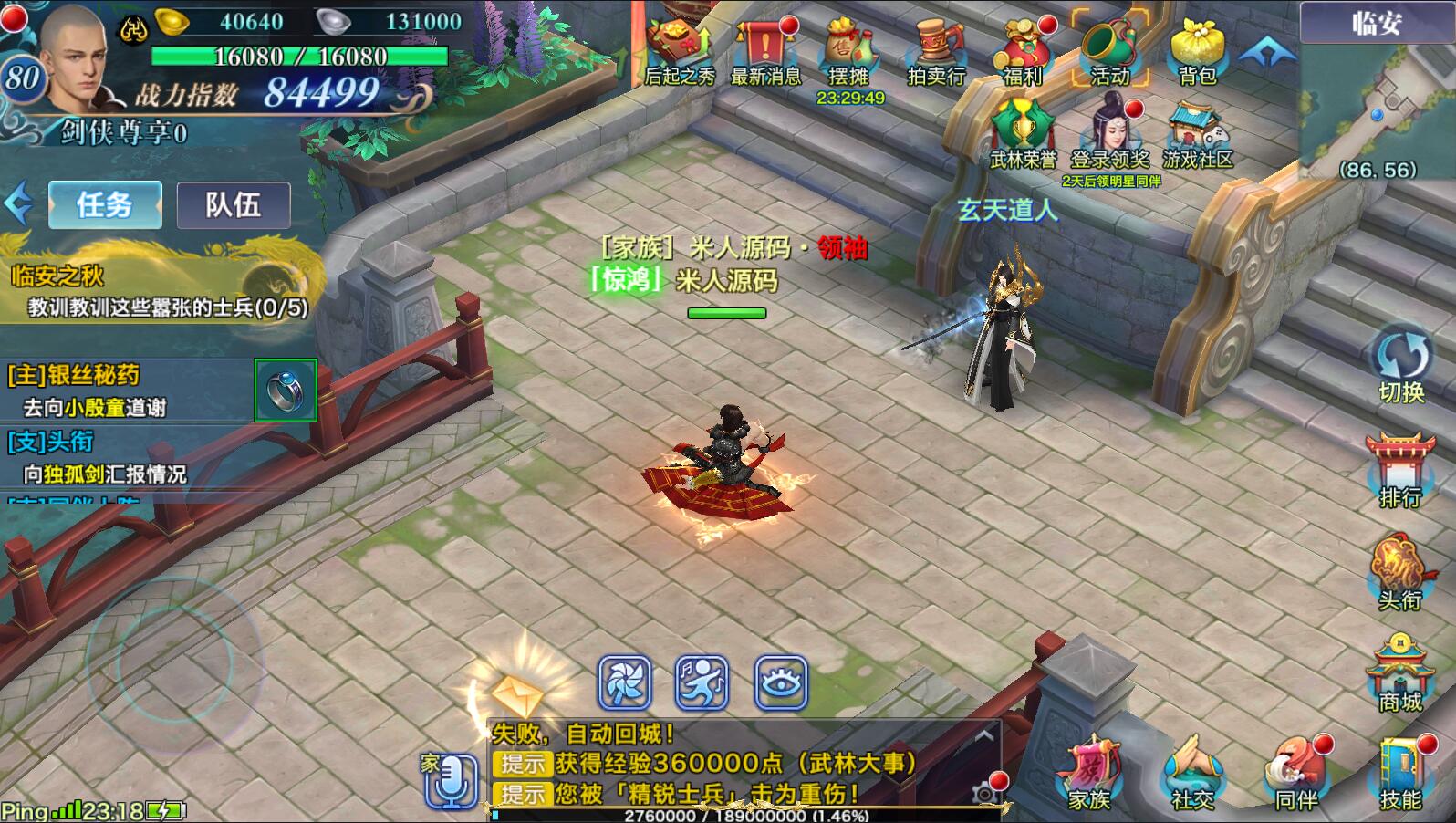The width and height of the screenshot is (1456, 823).
Task: Open the 技能 skills menu
Action: (1399, 774)
